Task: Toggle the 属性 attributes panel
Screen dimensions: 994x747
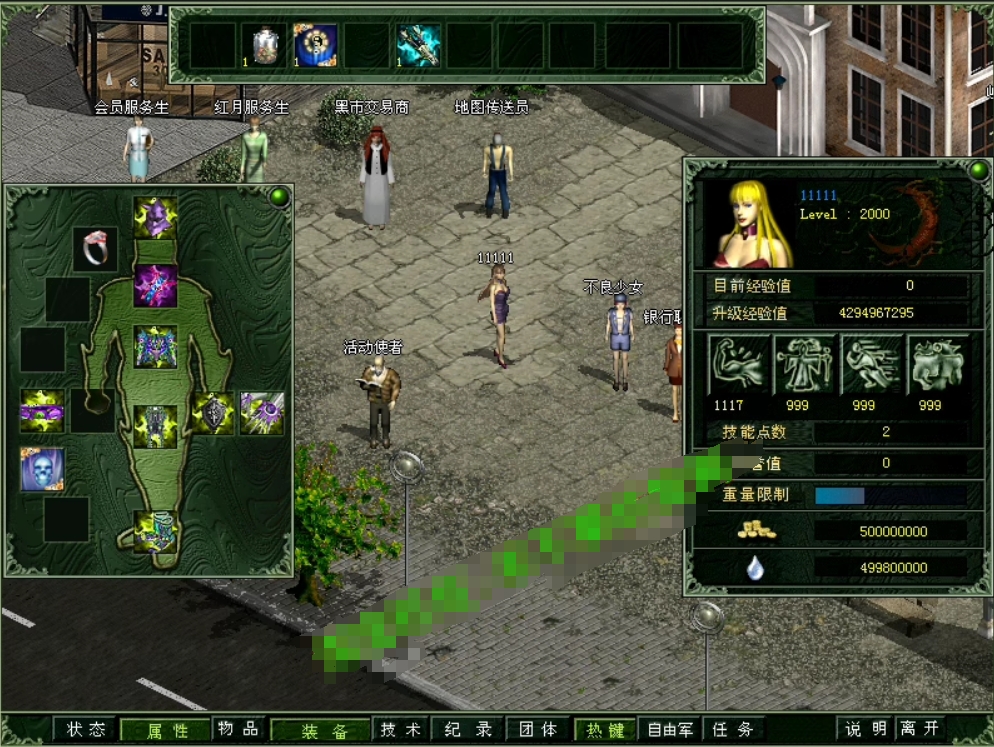Action: coord(167,730)
